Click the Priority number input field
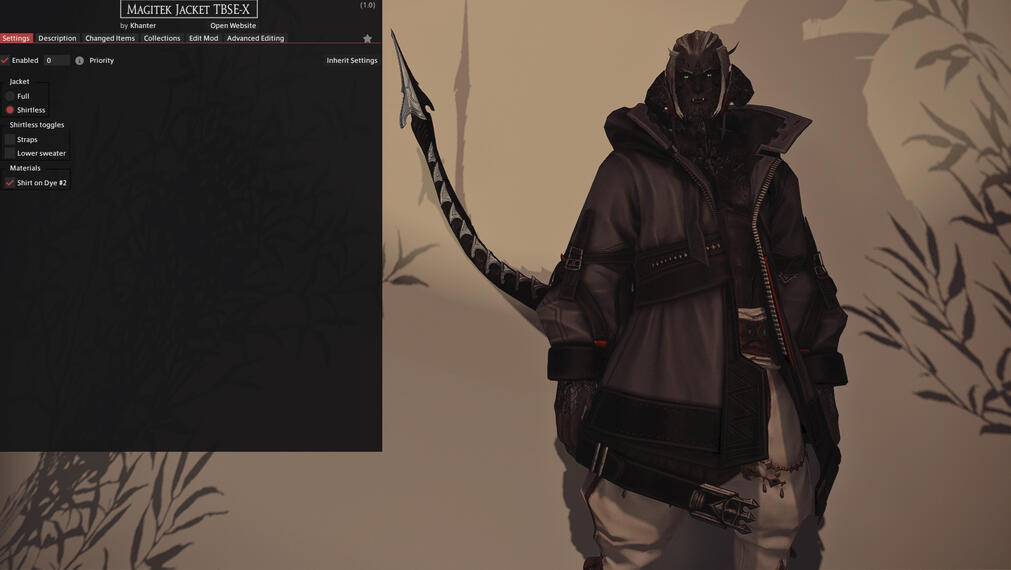1011x570 pixels. (55, 61)
